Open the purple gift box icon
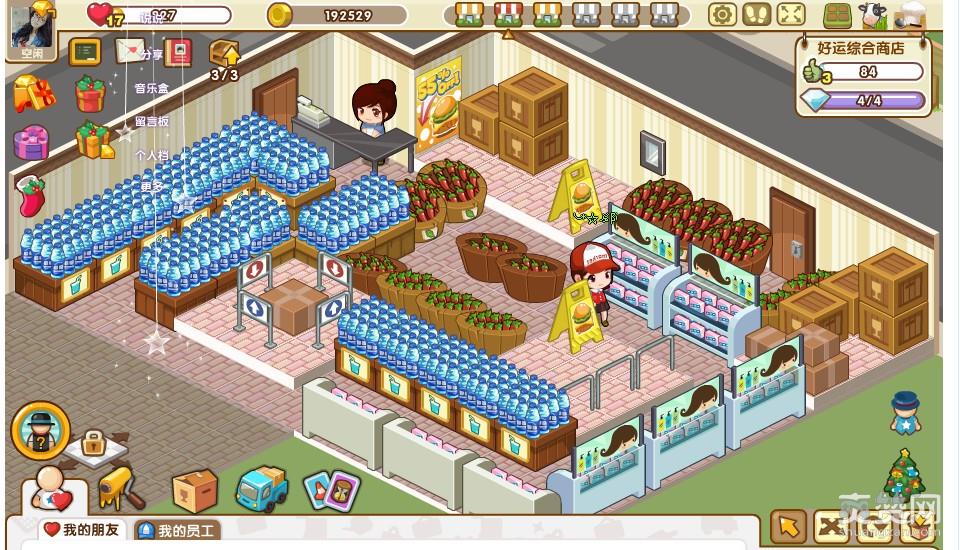The image size is (960, 550). [x=31, y=142]
